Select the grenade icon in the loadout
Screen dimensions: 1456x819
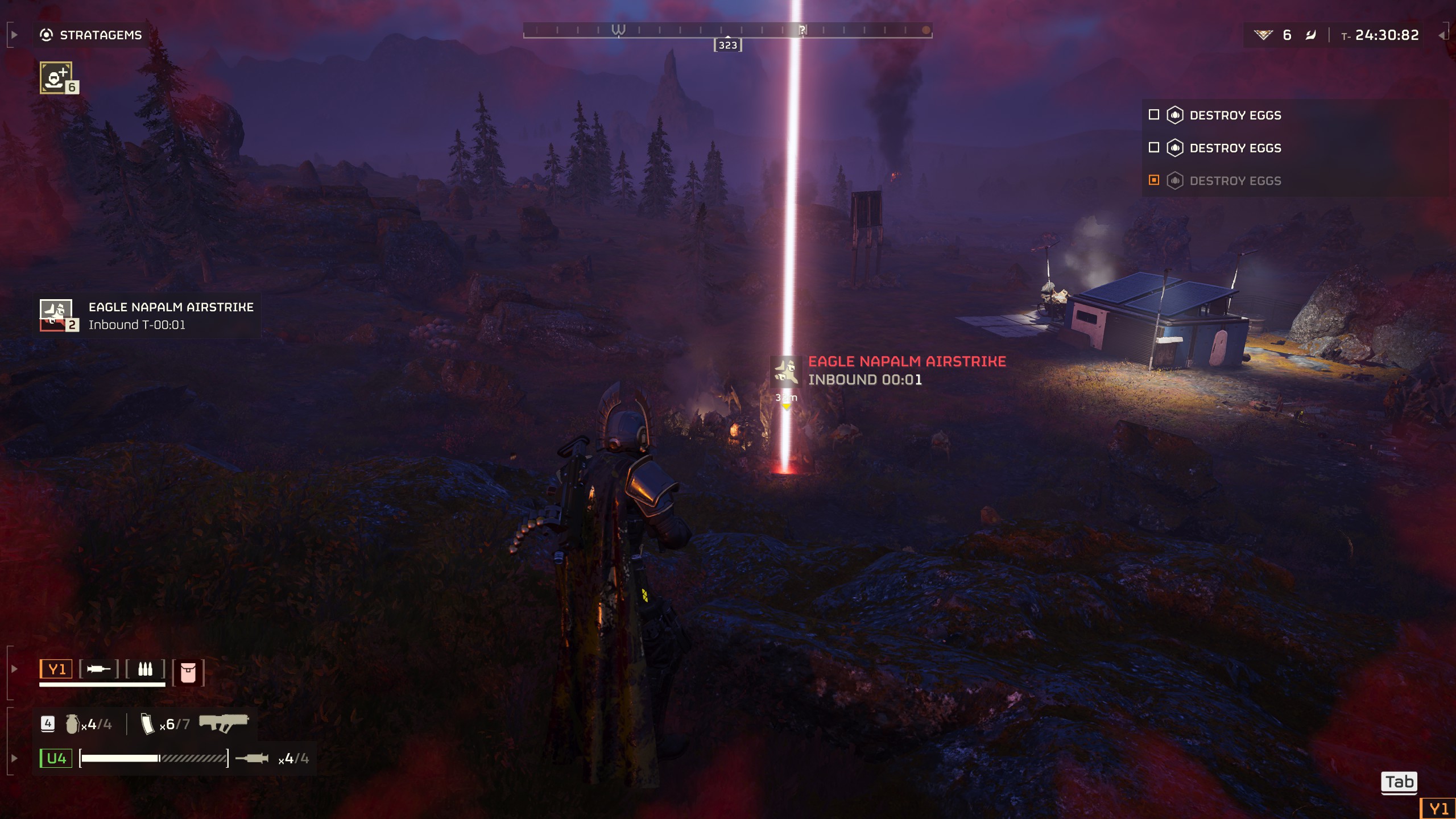coord(72,724)
